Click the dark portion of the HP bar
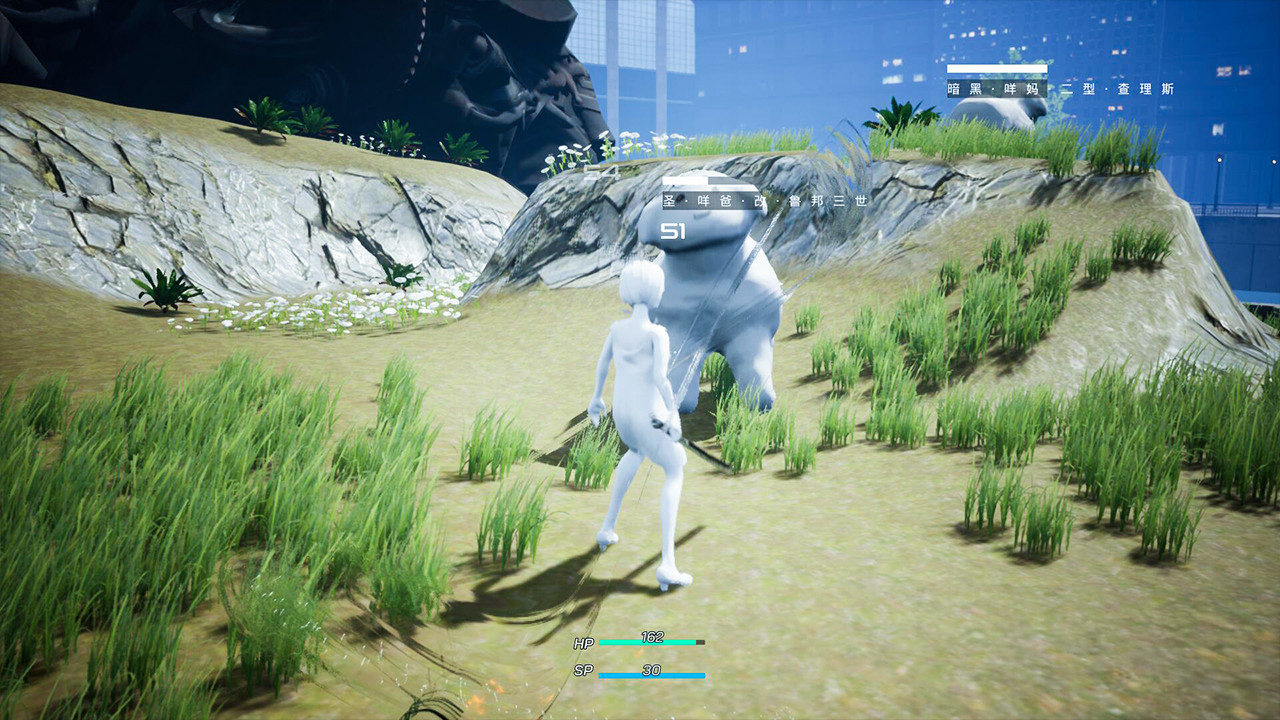The width and height of the screenshot is (1280, 720). (x=701, y=642)
